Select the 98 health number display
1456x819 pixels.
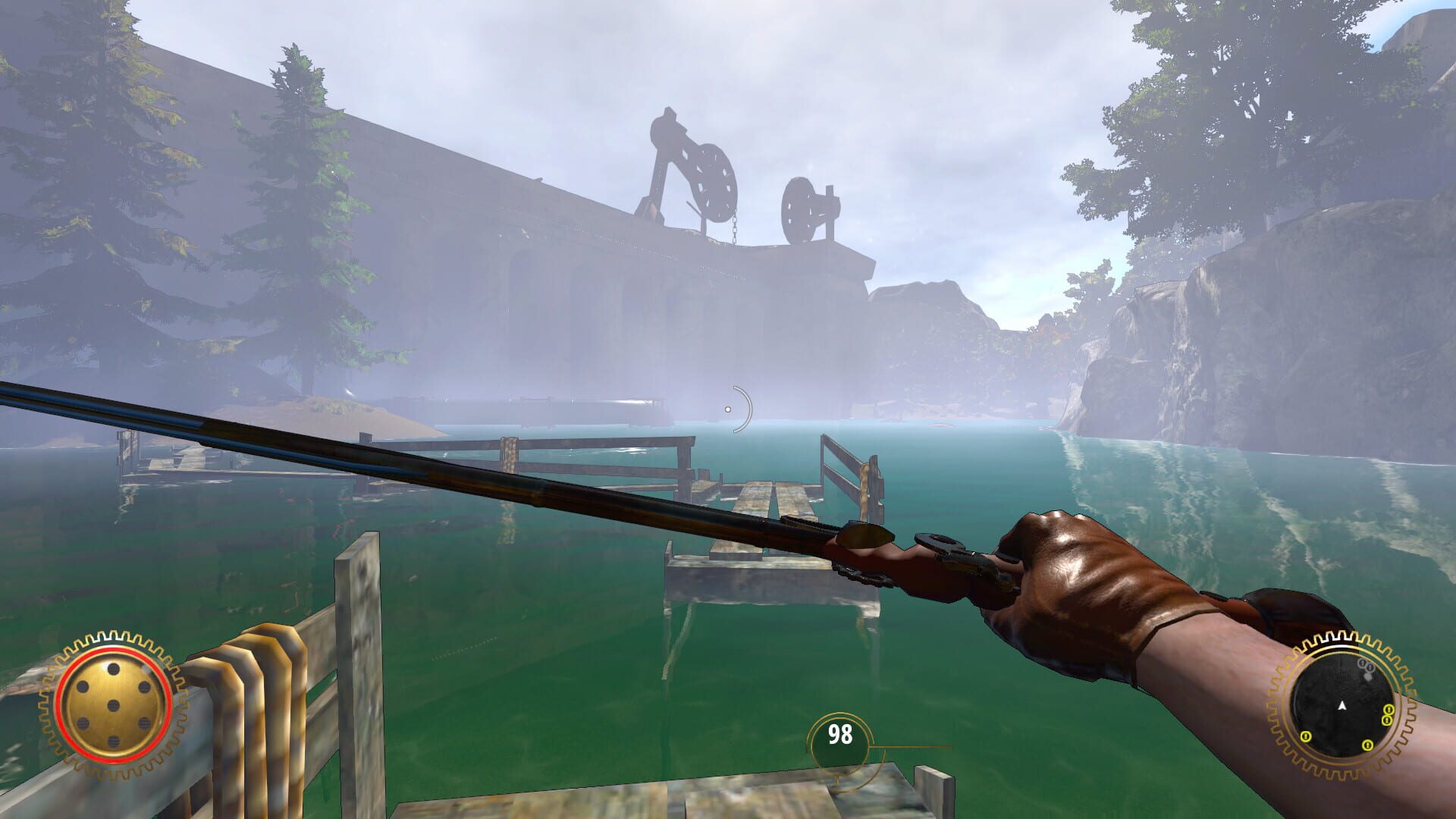(x=840, y=733)
